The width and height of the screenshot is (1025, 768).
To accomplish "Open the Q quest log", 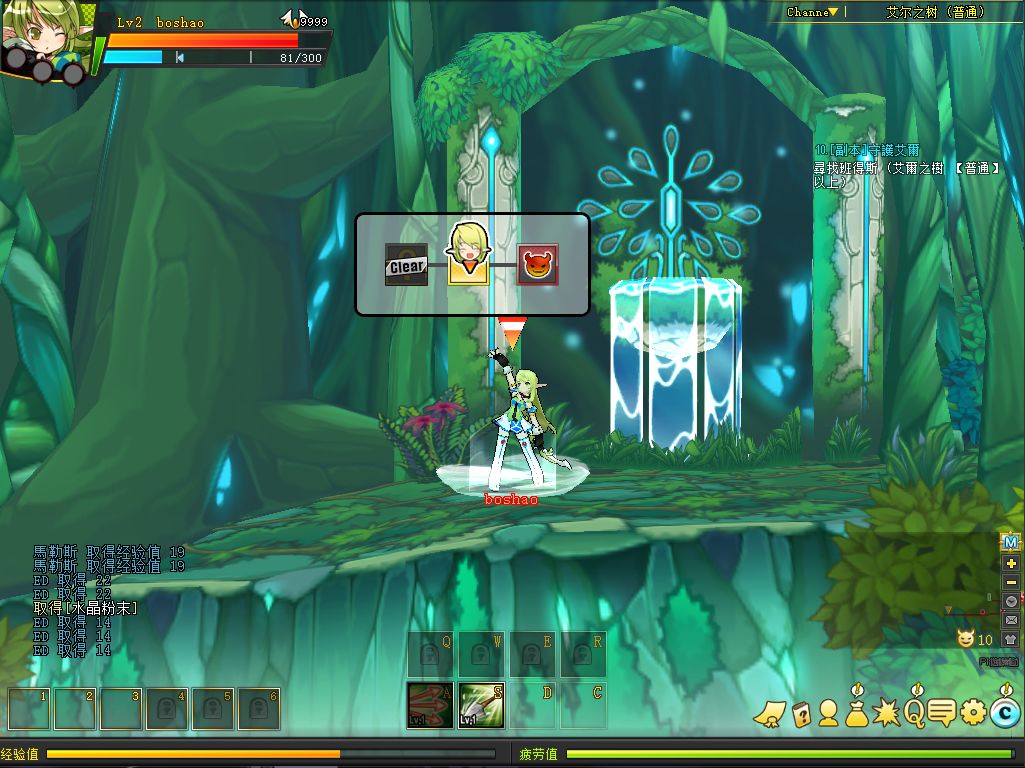I will click(915, 712).
